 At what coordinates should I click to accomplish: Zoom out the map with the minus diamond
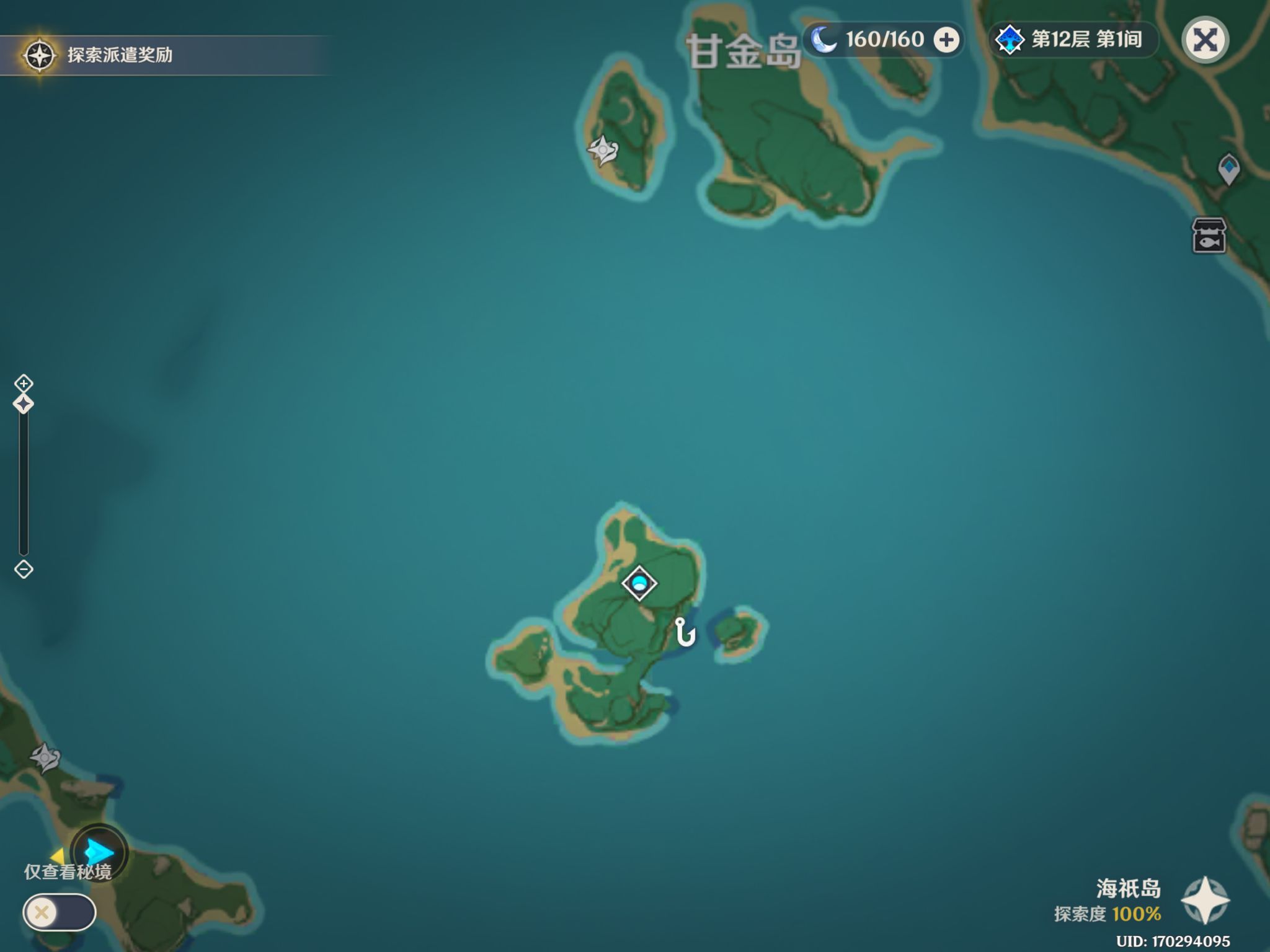point(24,569)
